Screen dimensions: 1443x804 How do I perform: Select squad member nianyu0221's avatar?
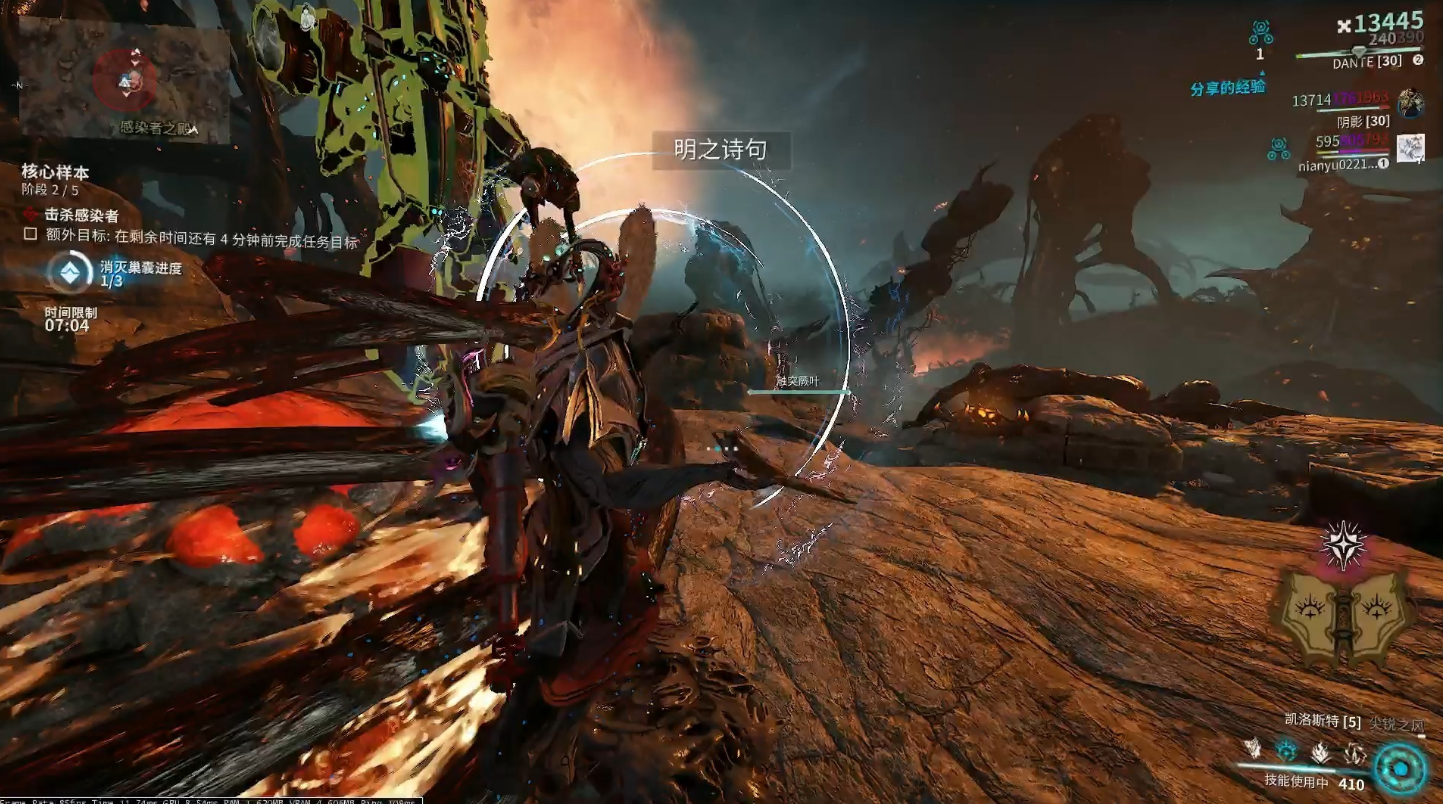tap(1410, 148)
